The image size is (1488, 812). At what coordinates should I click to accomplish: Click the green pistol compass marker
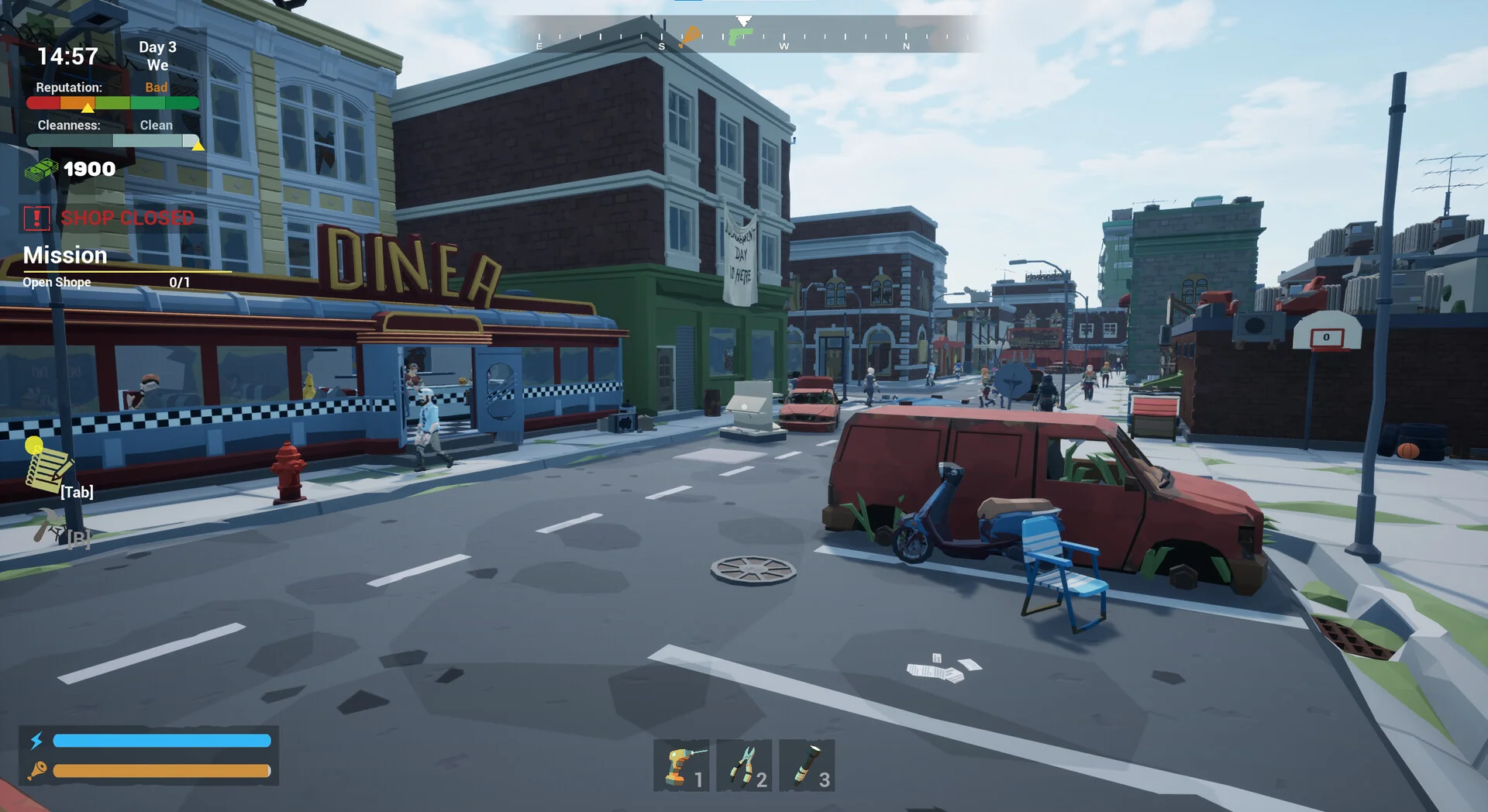coord(738,36)
